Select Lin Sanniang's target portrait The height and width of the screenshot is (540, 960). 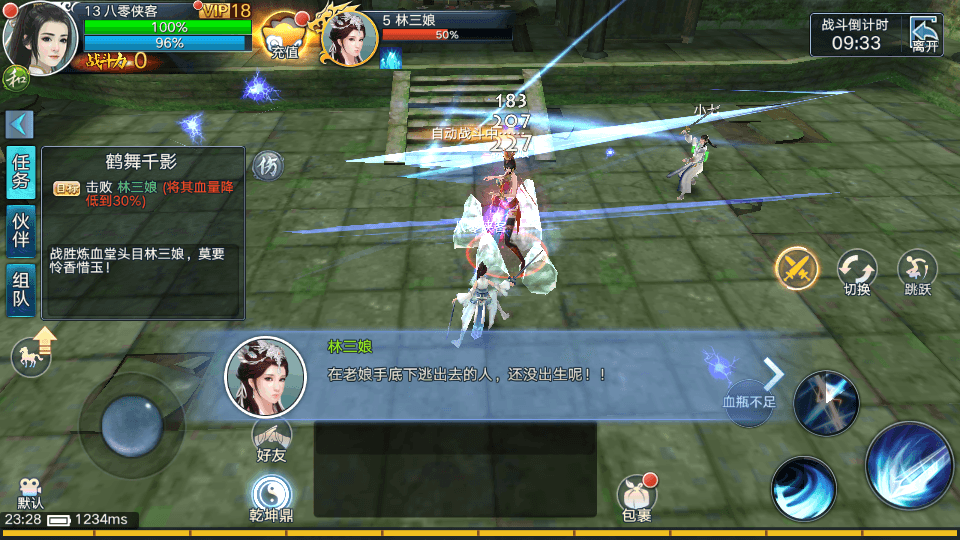[x=349, y=38]
